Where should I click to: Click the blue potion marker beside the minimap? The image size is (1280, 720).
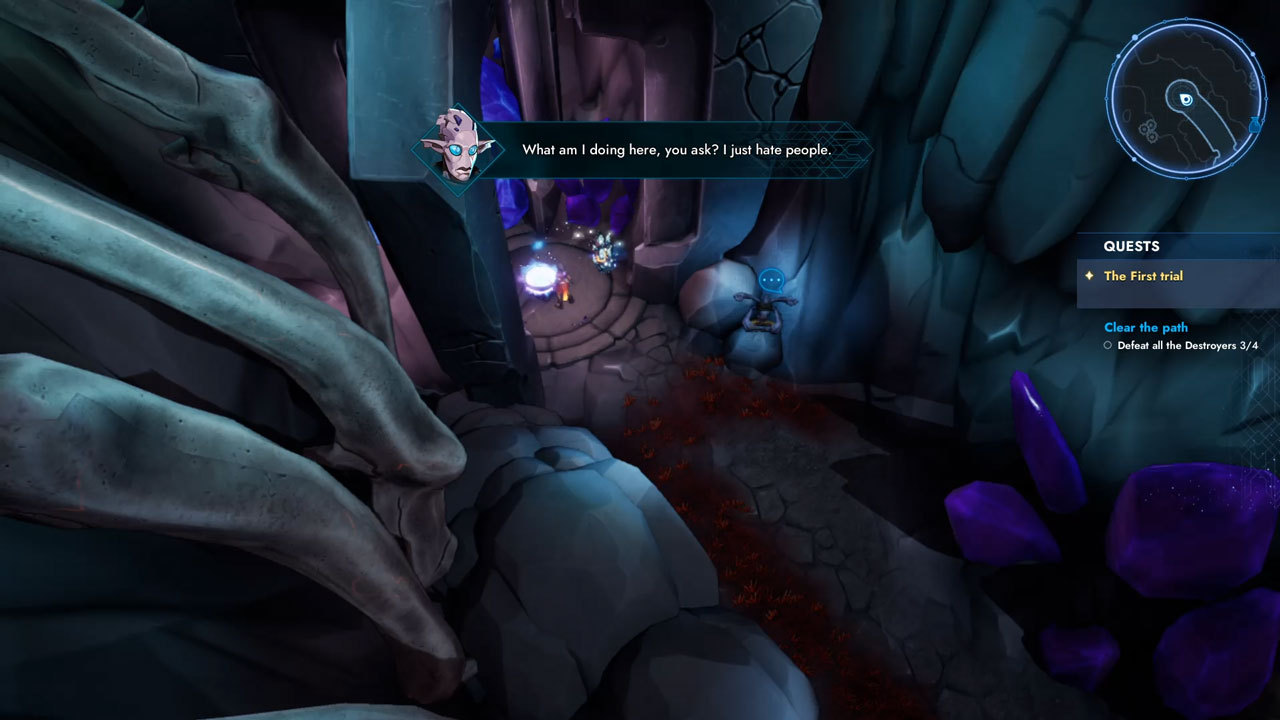pos(1255,125)
